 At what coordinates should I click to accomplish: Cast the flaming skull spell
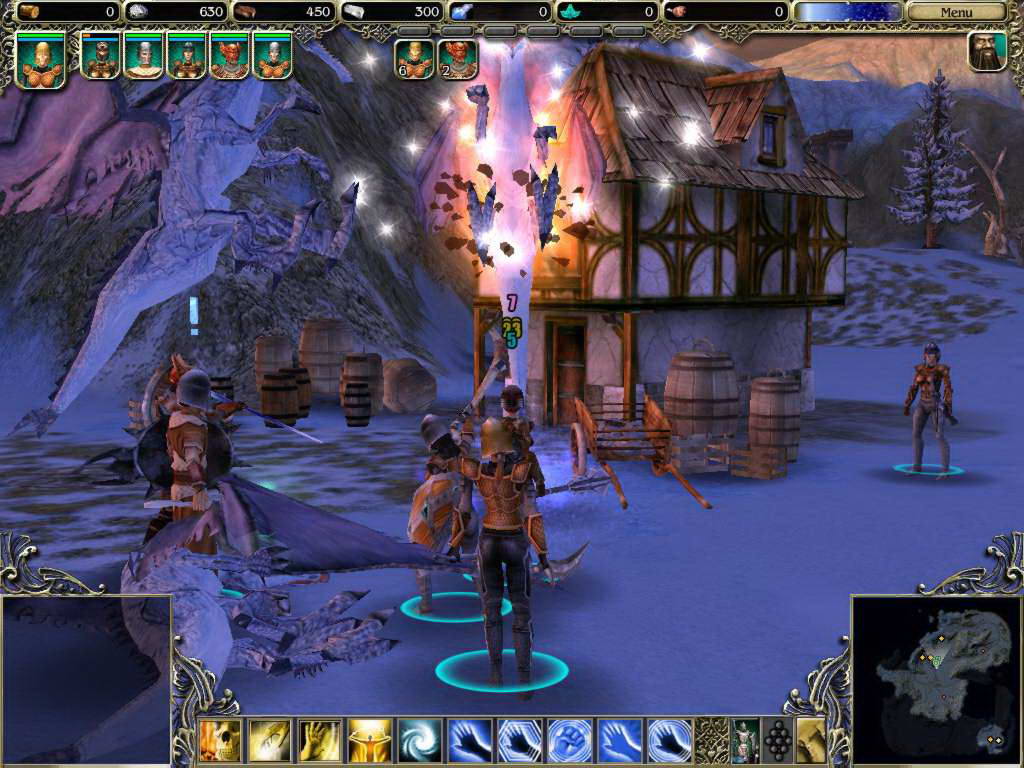[x=220, y=740]
